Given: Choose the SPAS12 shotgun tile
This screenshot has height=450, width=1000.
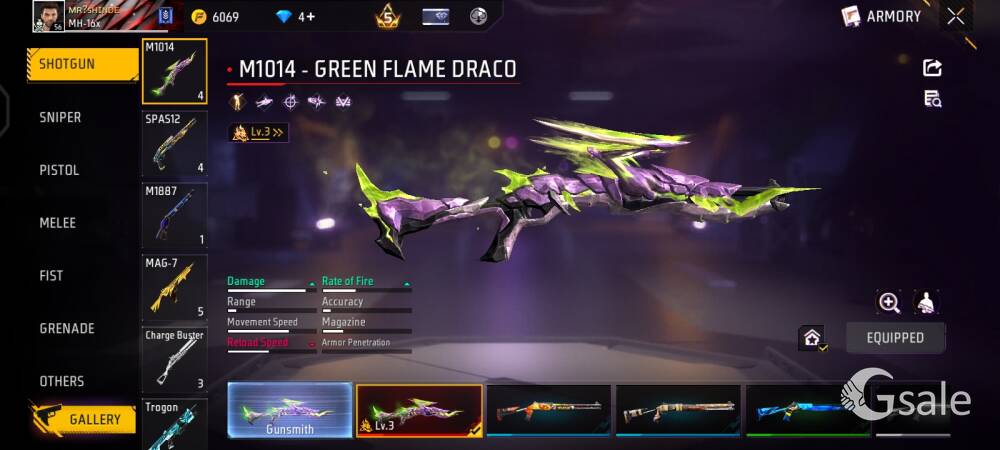Looking at the screenshot, I should pos(175,143).
